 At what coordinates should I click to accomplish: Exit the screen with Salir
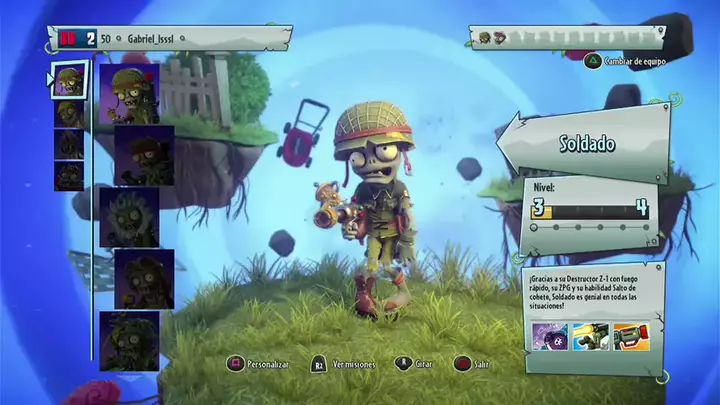click(x=472, y=365)
